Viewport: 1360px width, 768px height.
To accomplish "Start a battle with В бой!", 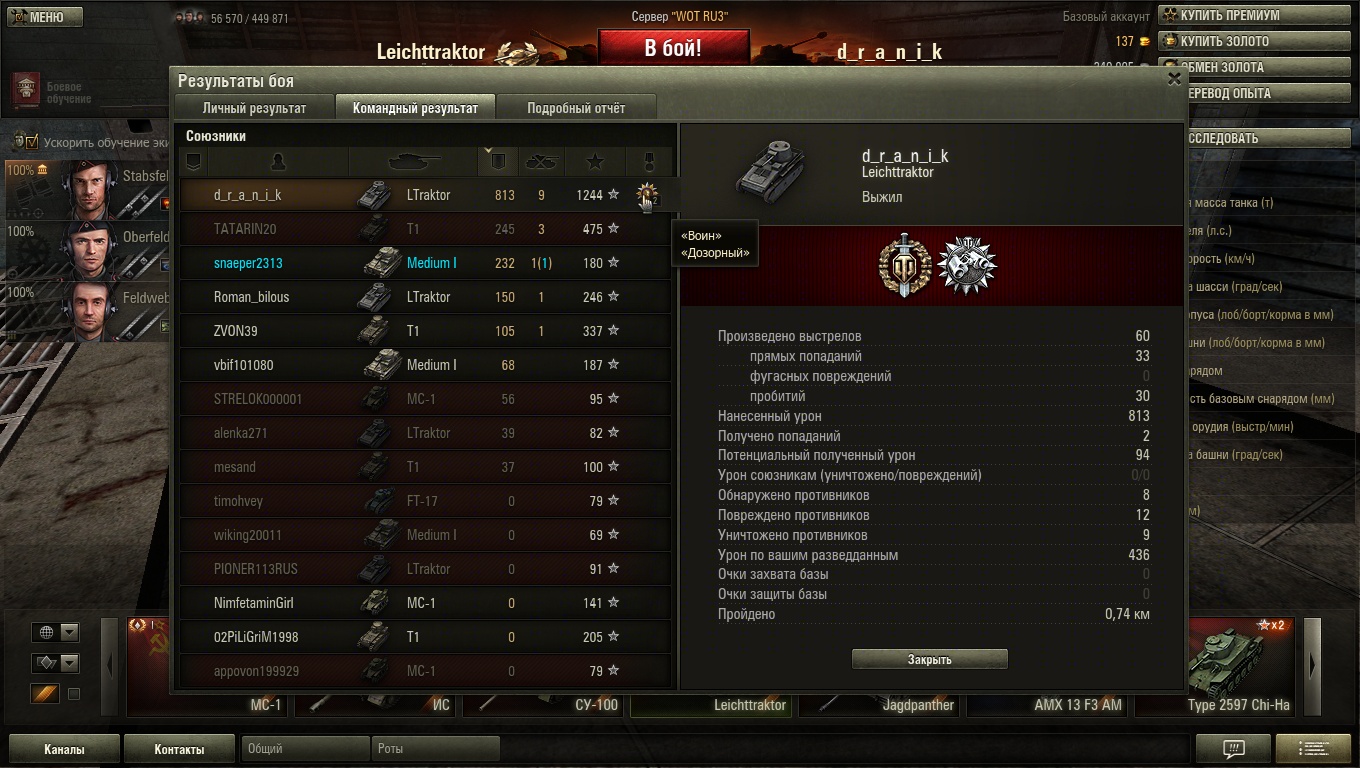I will coord(673,48).
